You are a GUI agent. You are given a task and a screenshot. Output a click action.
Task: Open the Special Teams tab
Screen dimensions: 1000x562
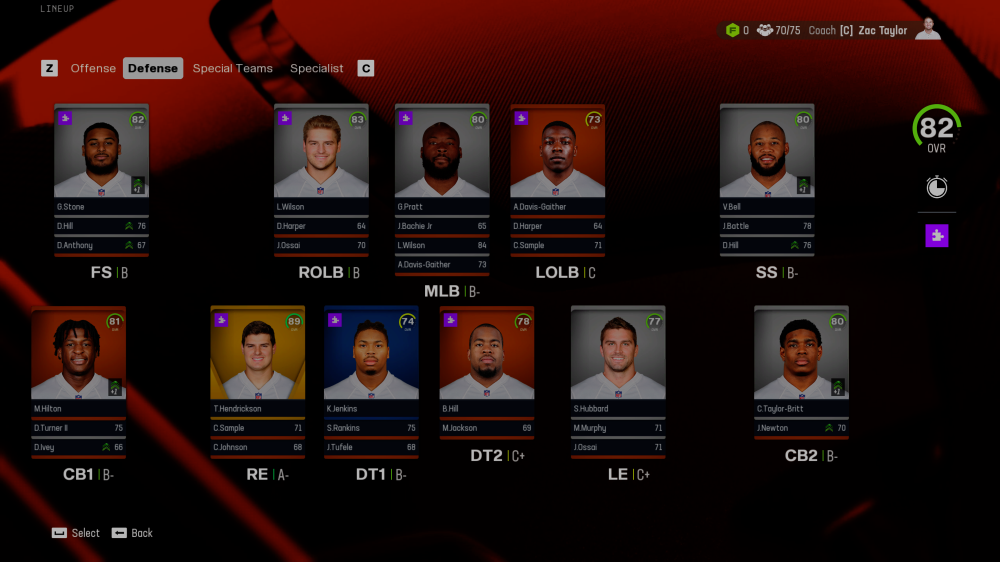[232, 68]
